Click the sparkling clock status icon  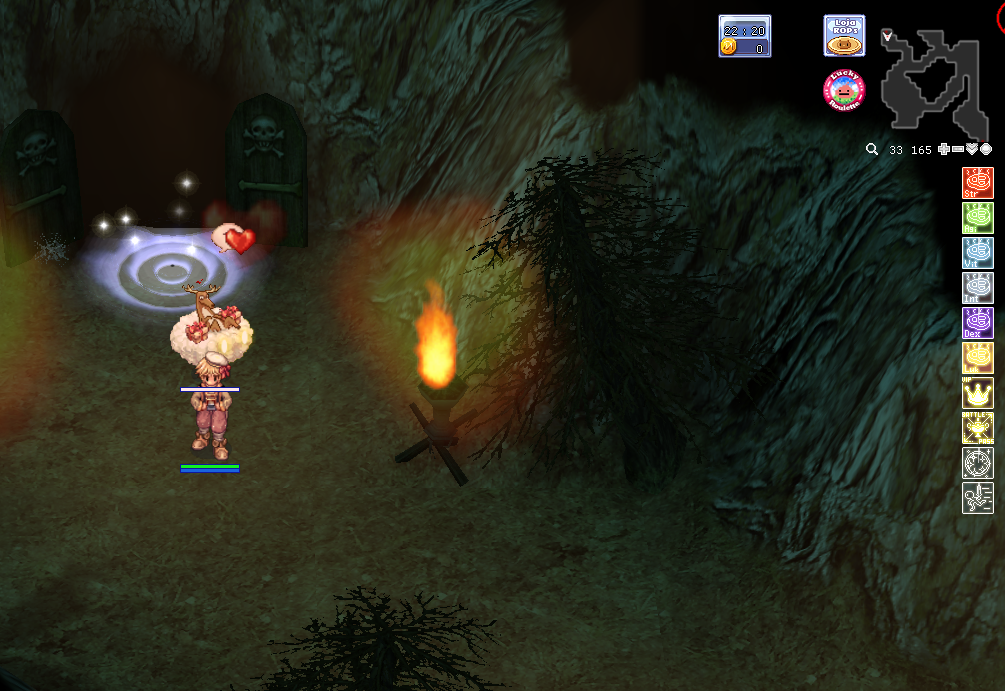[977, 463]
